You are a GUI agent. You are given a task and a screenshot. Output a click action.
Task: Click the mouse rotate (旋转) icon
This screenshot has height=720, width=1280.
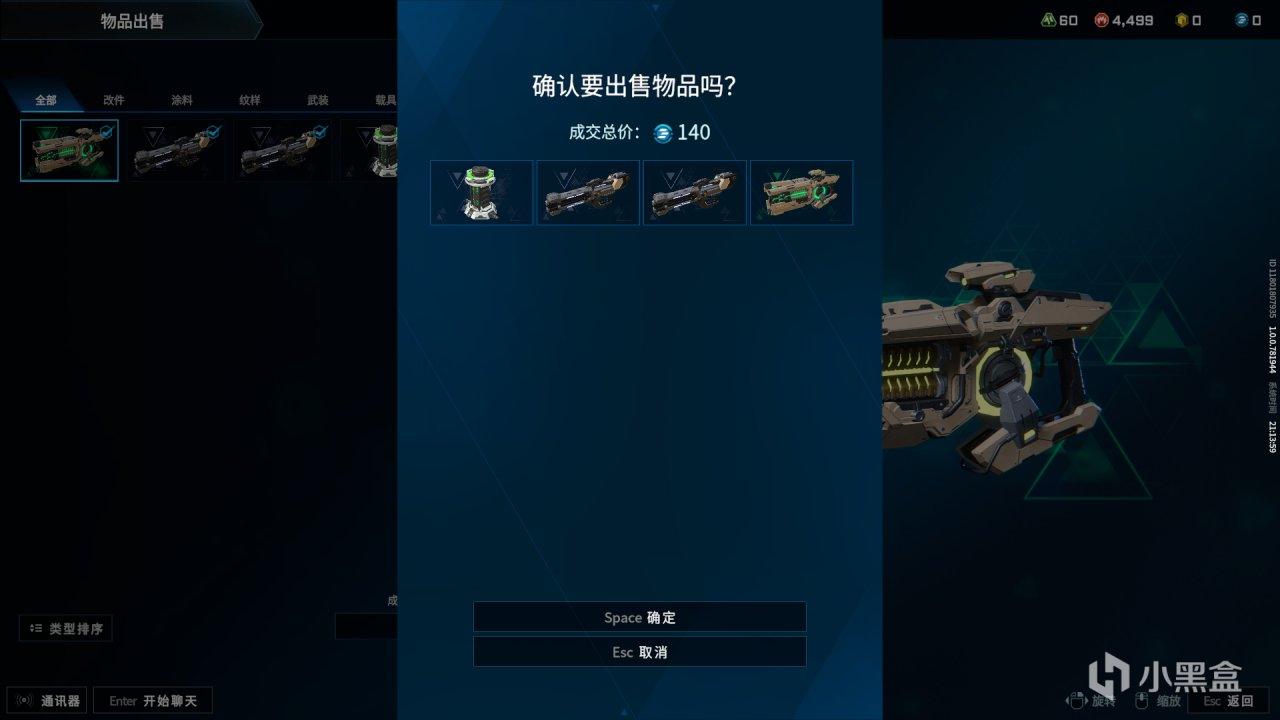pyautogui.click(x=1077, y=699)
